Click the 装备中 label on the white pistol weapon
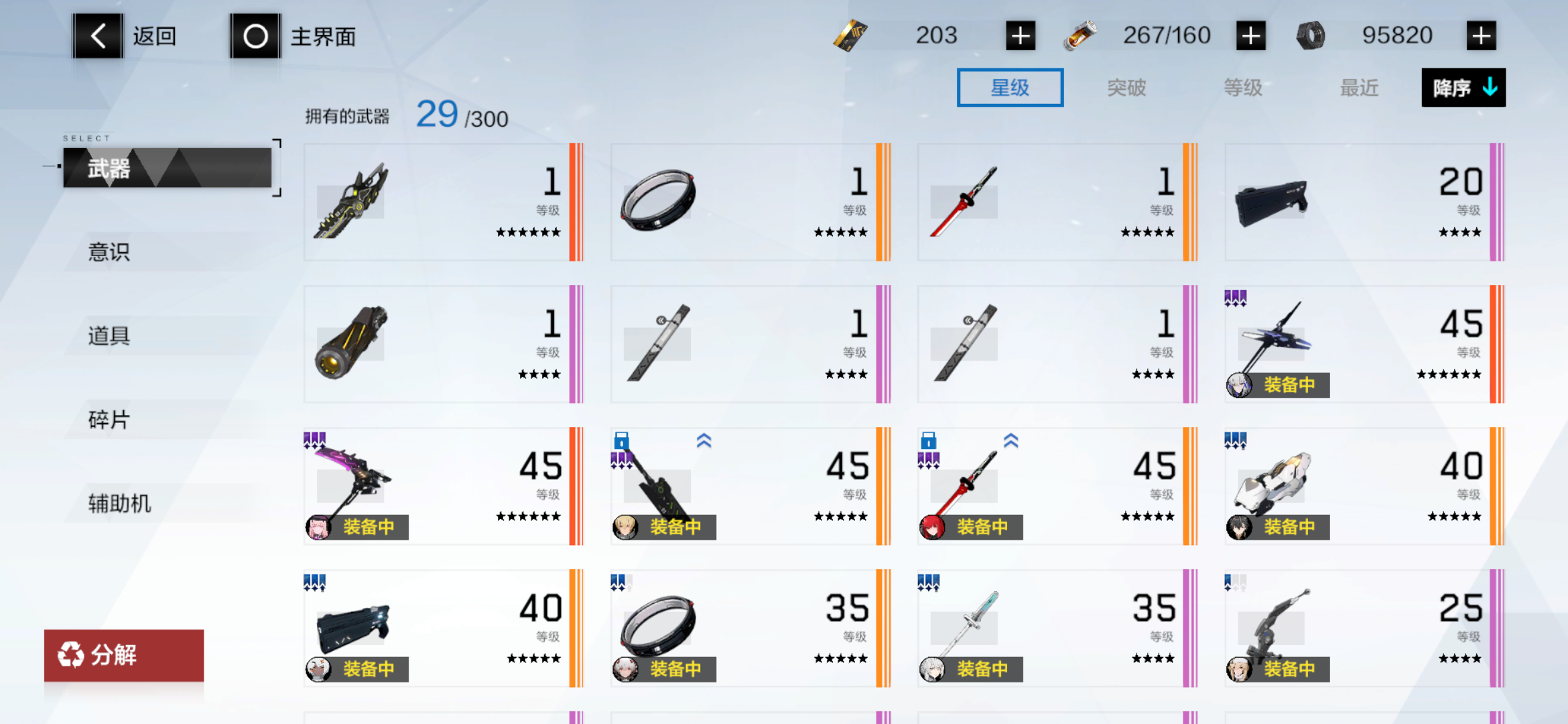1568x724 pixels. (1290, 527)
